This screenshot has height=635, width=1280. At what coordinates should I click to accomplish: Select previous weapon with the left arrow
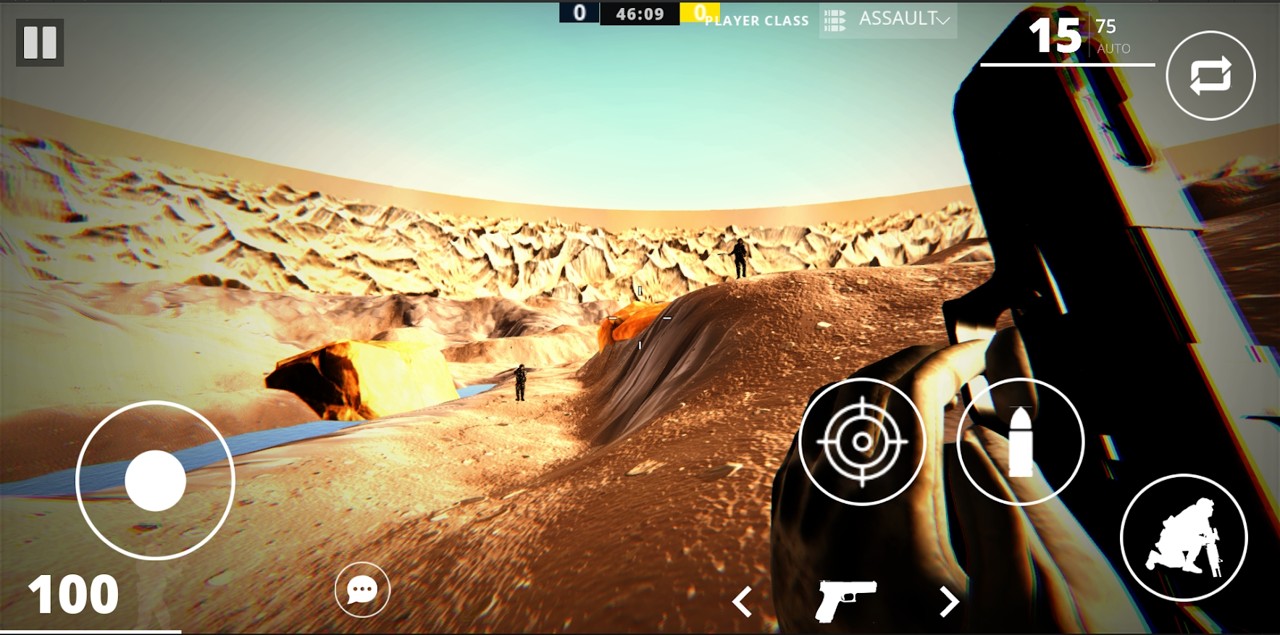pyautogui.click(x=742, y=601)
